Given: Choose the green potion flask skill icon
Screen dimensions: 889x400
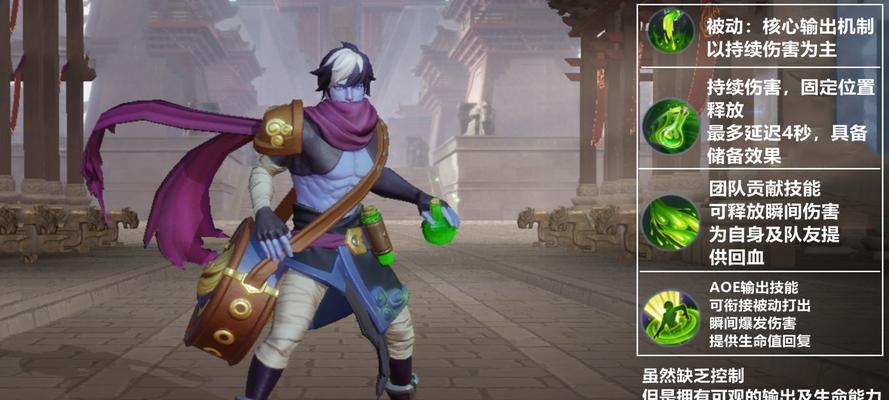Looking at the screenshot, I should coord(670,124).
